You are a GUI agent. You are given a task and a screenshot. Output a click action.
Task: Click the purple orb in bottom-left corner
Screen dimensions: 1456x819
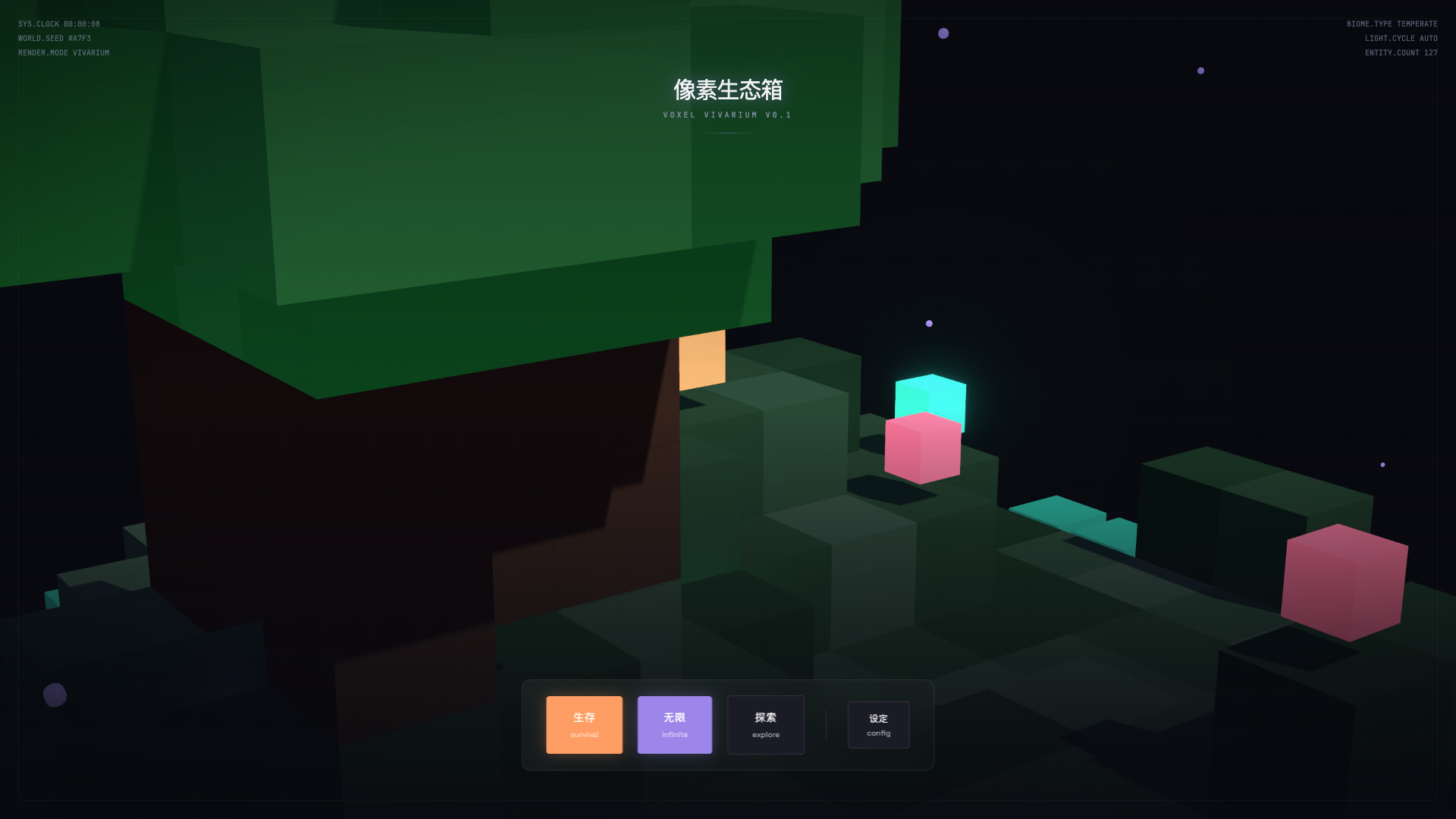tap(55, 695)
